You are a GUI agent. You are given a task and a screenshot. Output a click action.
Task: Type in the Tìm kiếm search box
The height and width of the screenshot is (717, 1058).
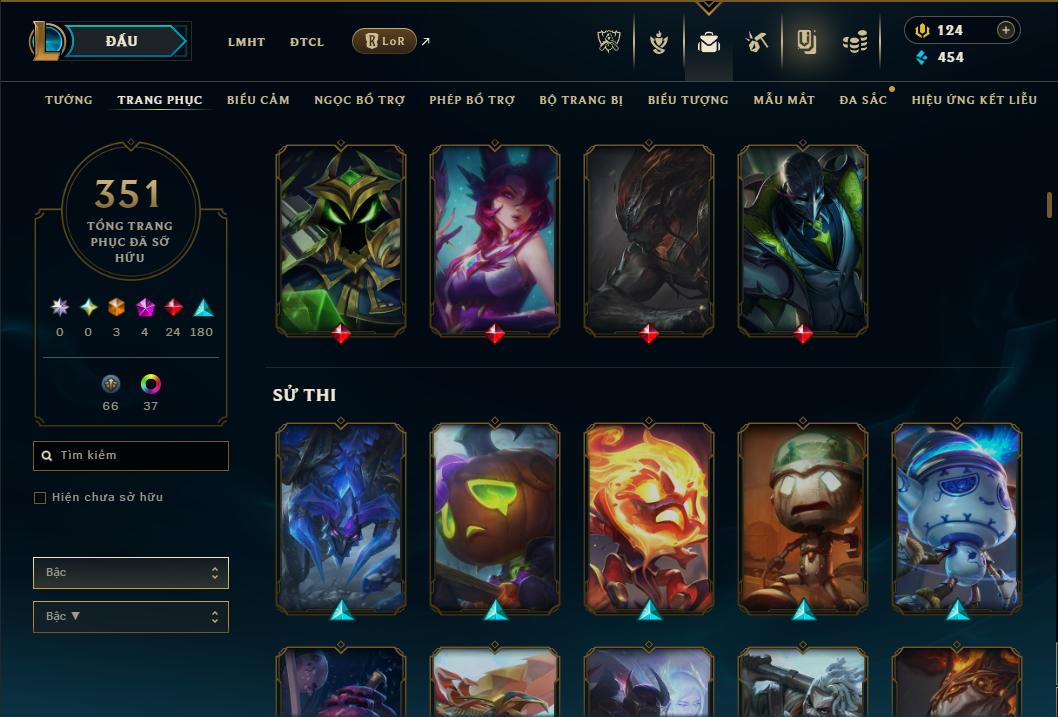(140, 456)
